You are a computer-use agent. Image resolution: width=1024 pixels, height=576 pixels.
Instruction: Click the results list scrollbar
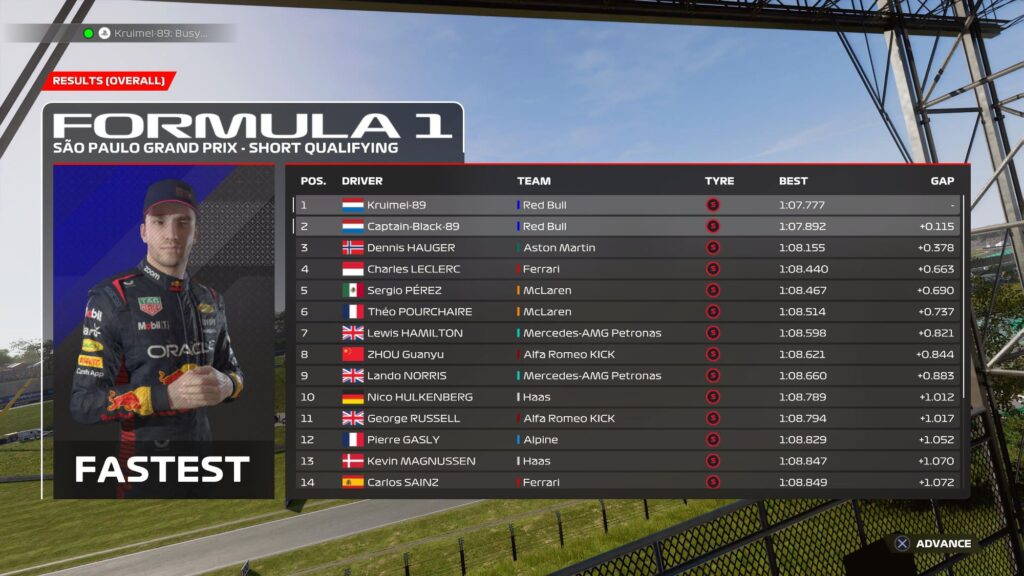[x=965, y=300]
